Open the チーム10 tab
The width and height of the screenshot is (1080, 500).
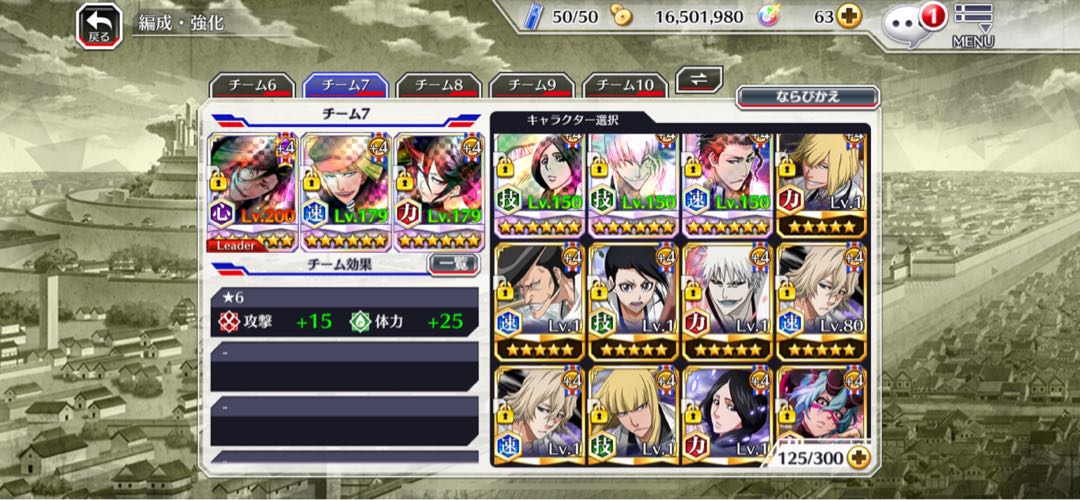pos(624,85)
